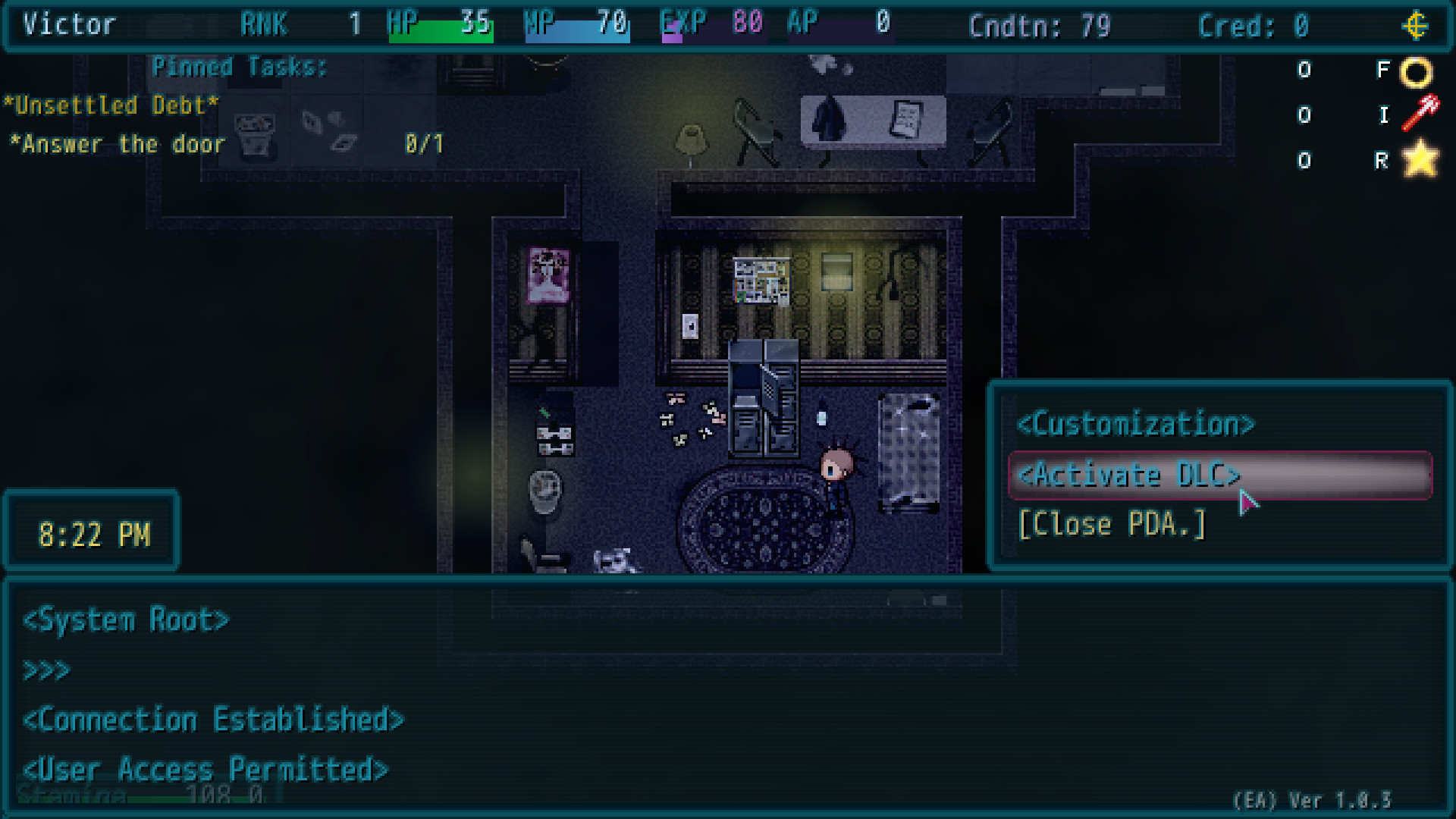Select the yellow ring icon beside the F counter
1456x819 pixels.
tap(1415, 71)
